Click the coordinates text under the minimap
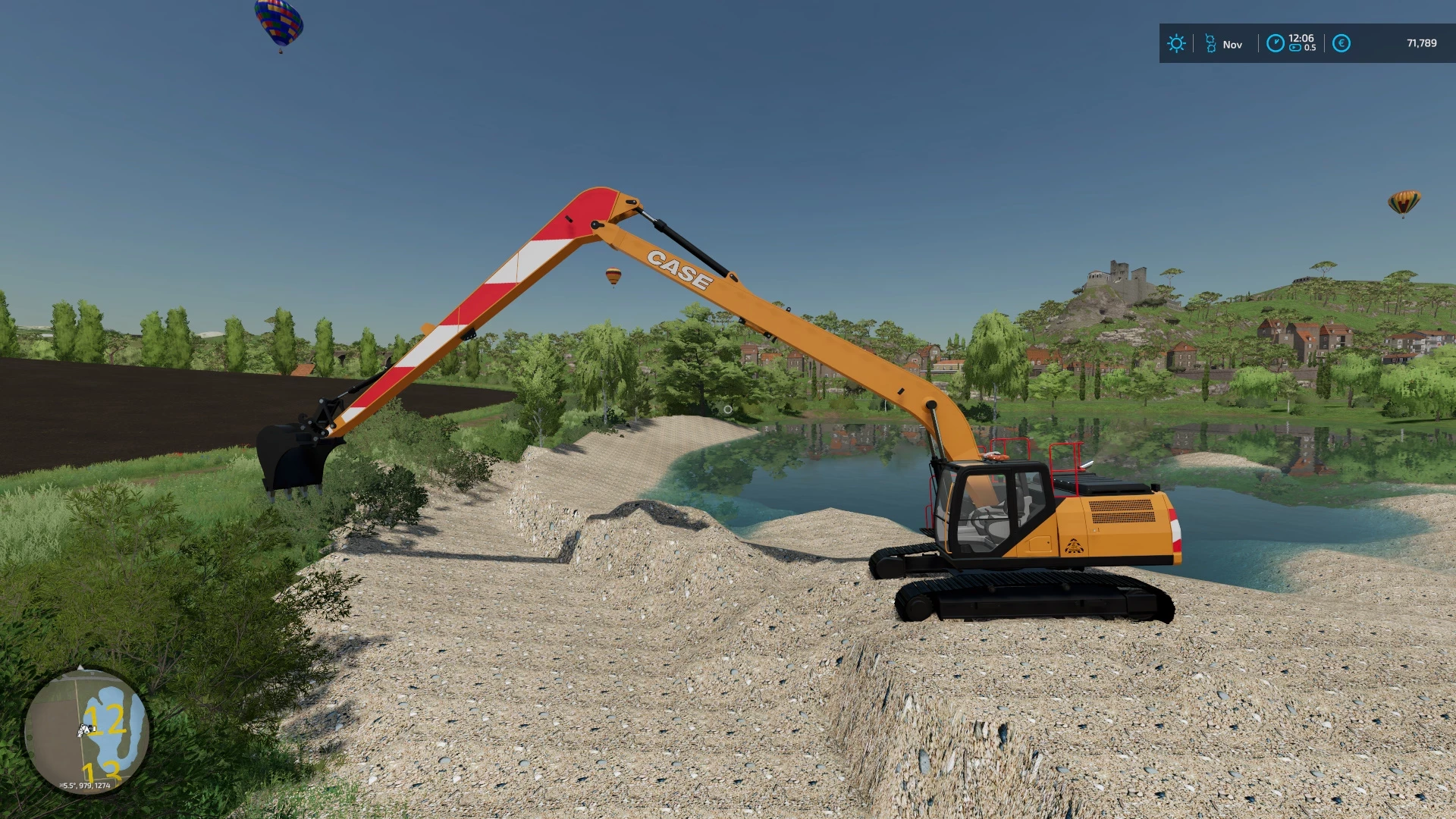 click(86, 786)
